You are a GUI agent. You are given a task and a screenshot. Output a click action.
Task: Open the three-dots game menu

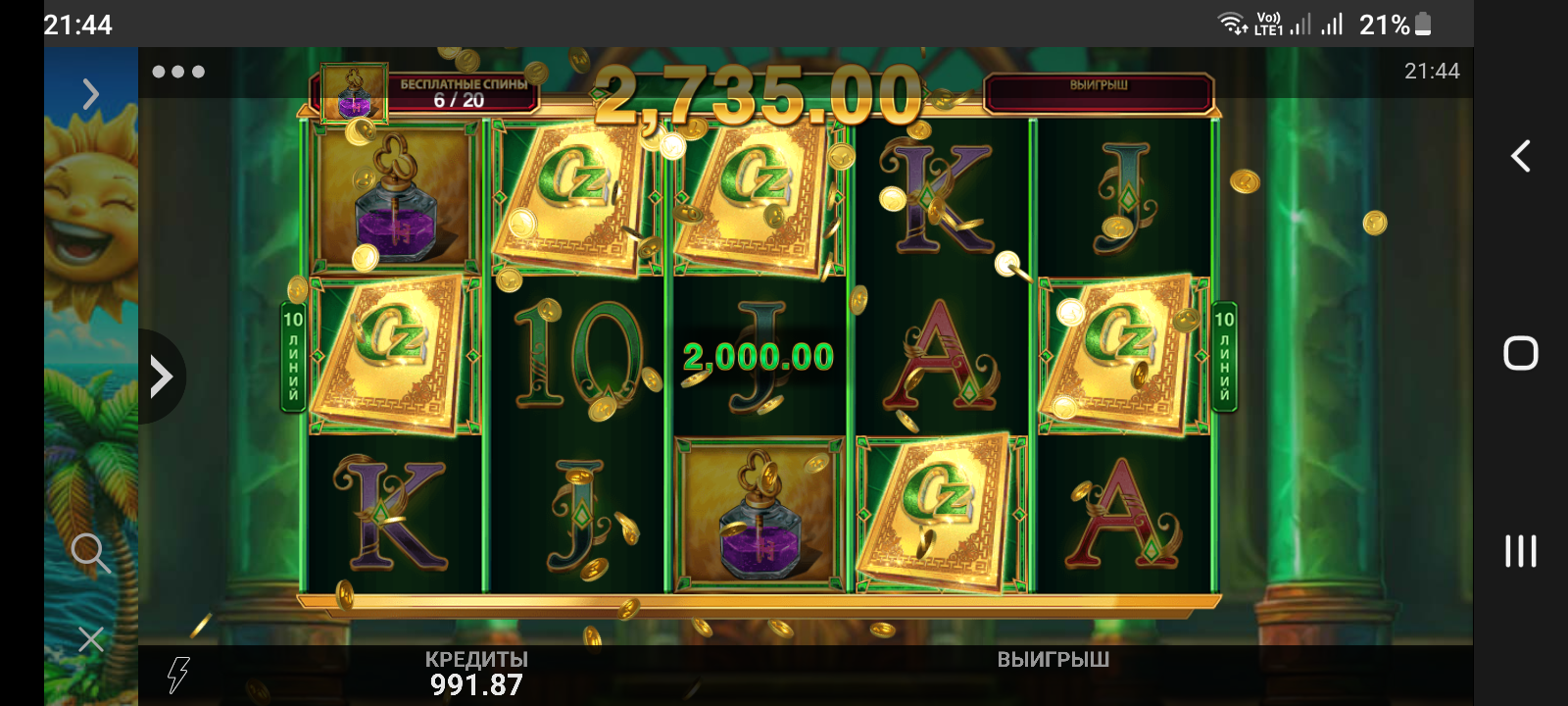pyautogui.click(x=178, y=72)
